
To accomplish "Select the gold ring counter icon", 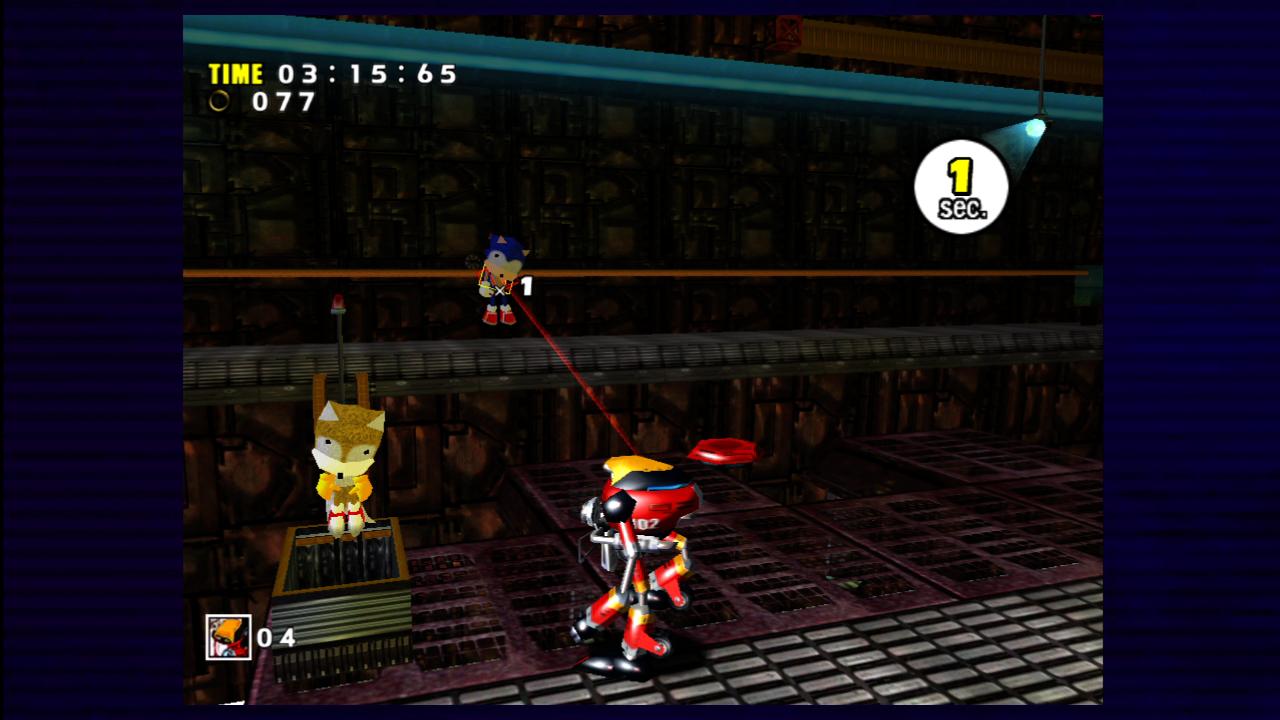I will point(218,101).
